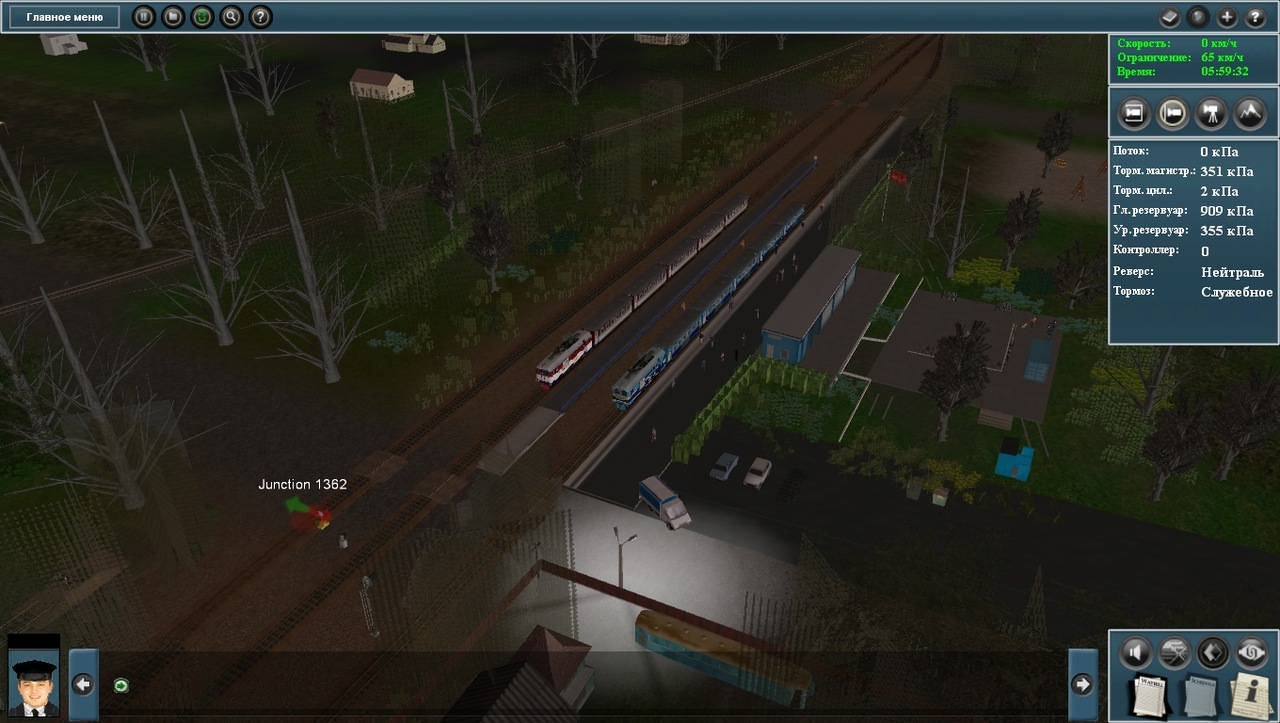Click the folder save icon

(x=173, y=17)
